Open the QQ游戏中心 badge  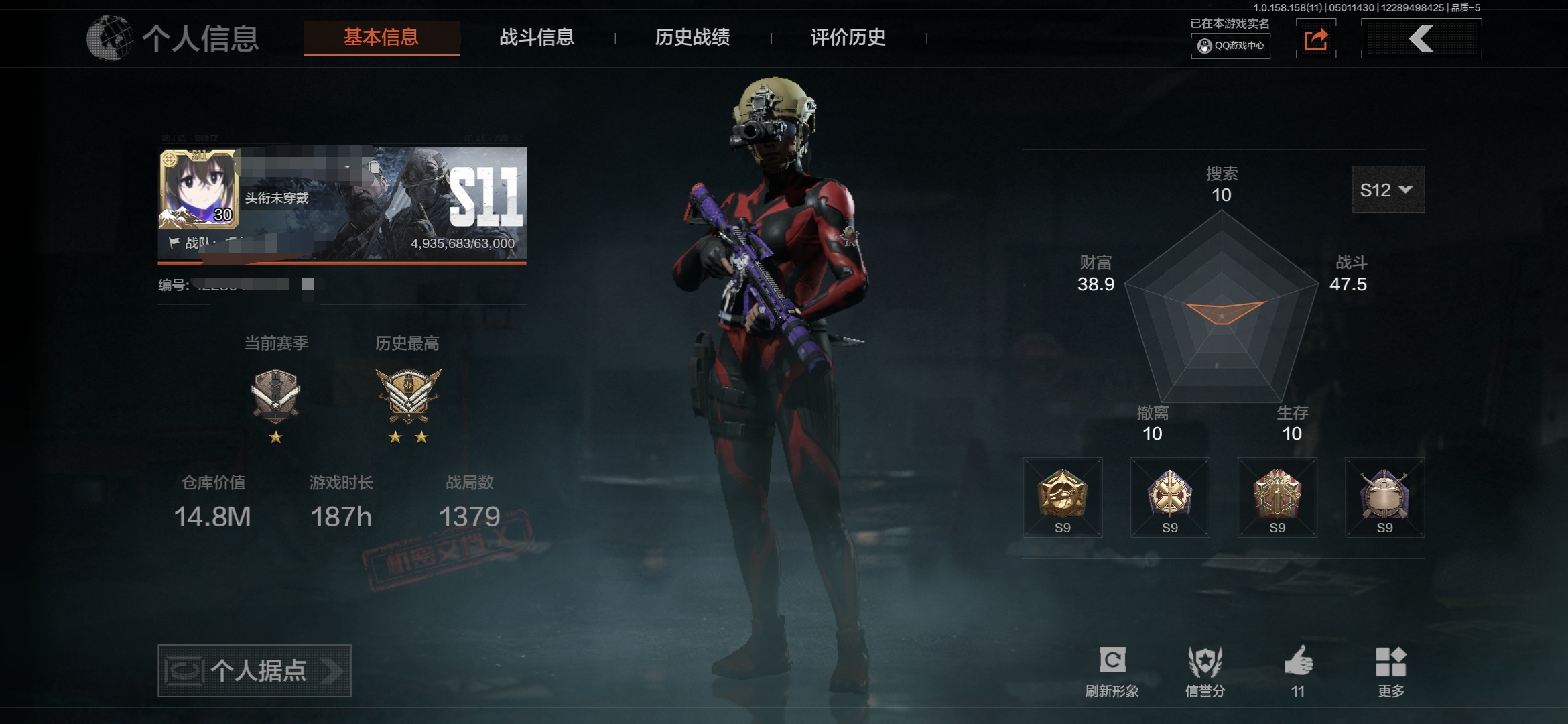click(x=1231, y=46)
